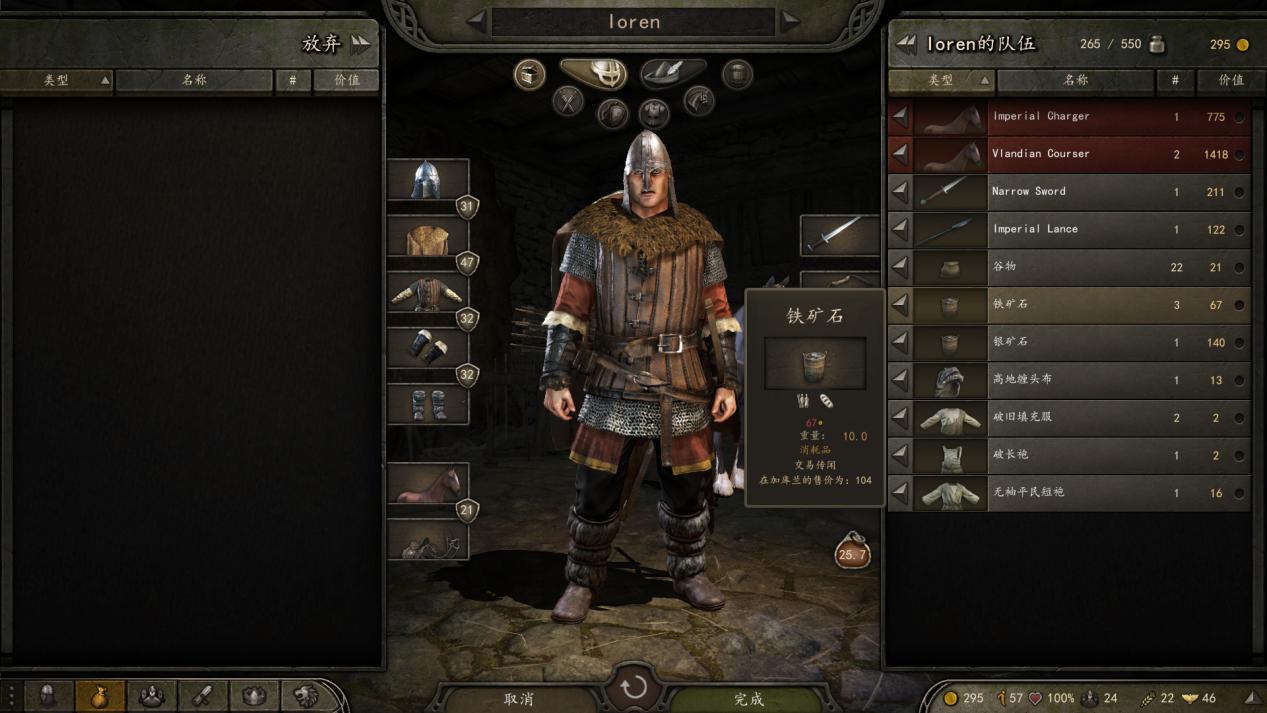Switch to the next character arrow
This screenshot has height=713, width=1267.
[x=791, y=20]
